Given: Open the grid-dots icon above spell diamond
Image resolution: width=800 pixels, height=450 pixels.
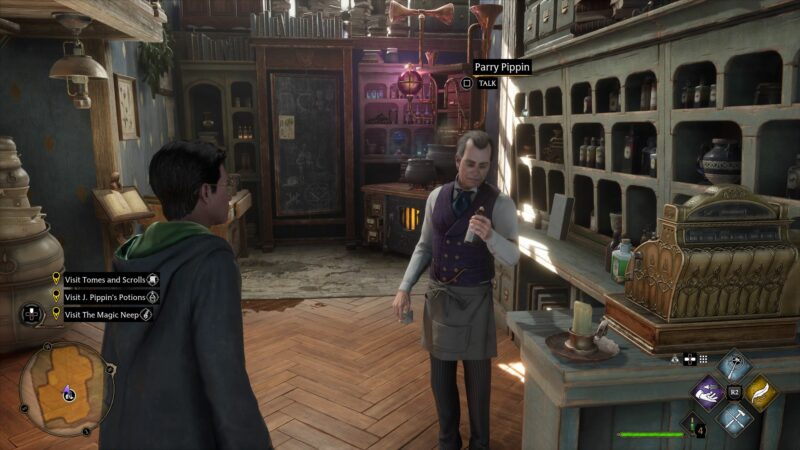Looking at the screenshot, I should [703, 359].
